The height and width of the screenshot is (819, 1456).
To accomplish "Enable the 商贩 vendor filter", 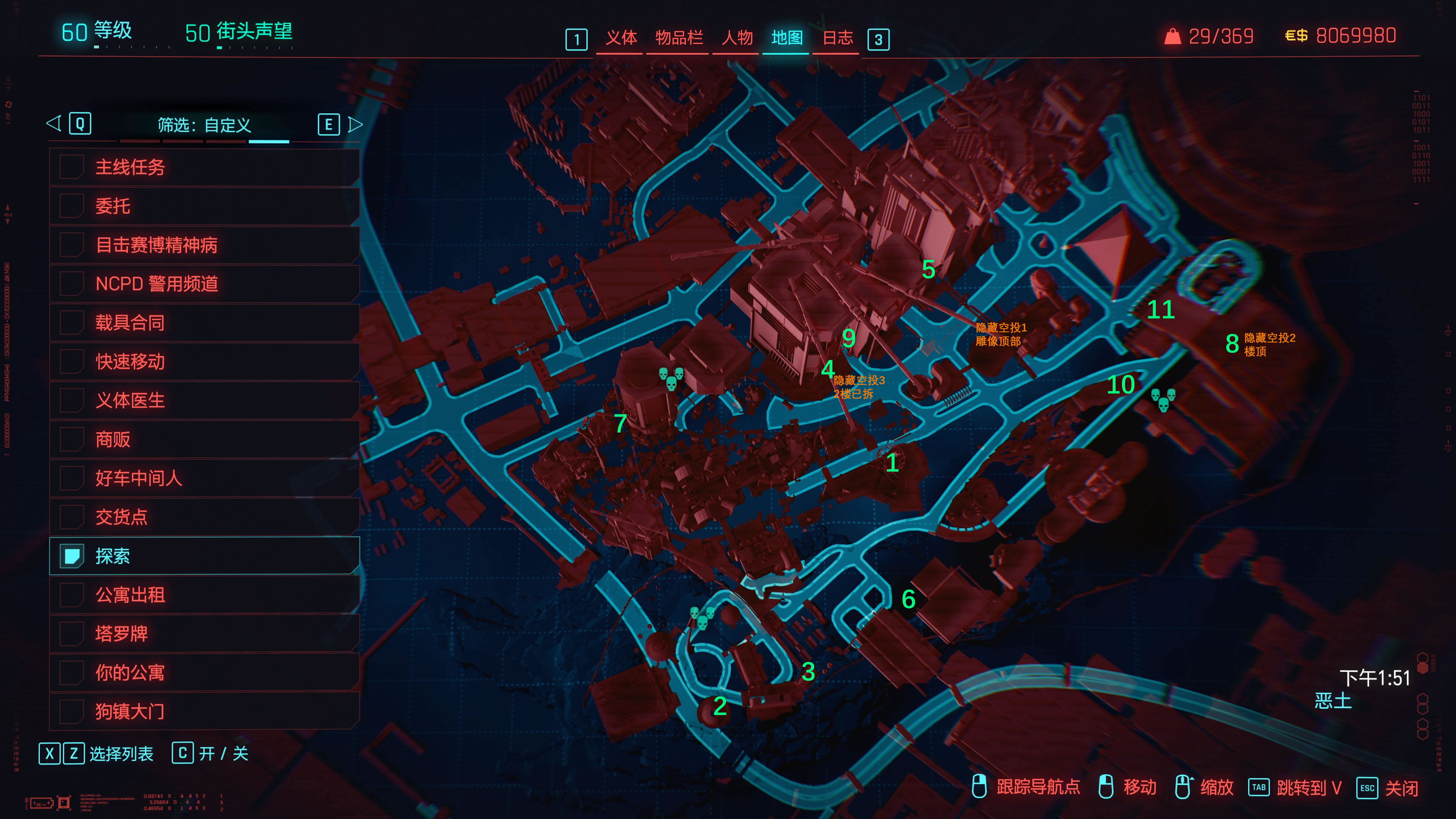I will [72, 439].
